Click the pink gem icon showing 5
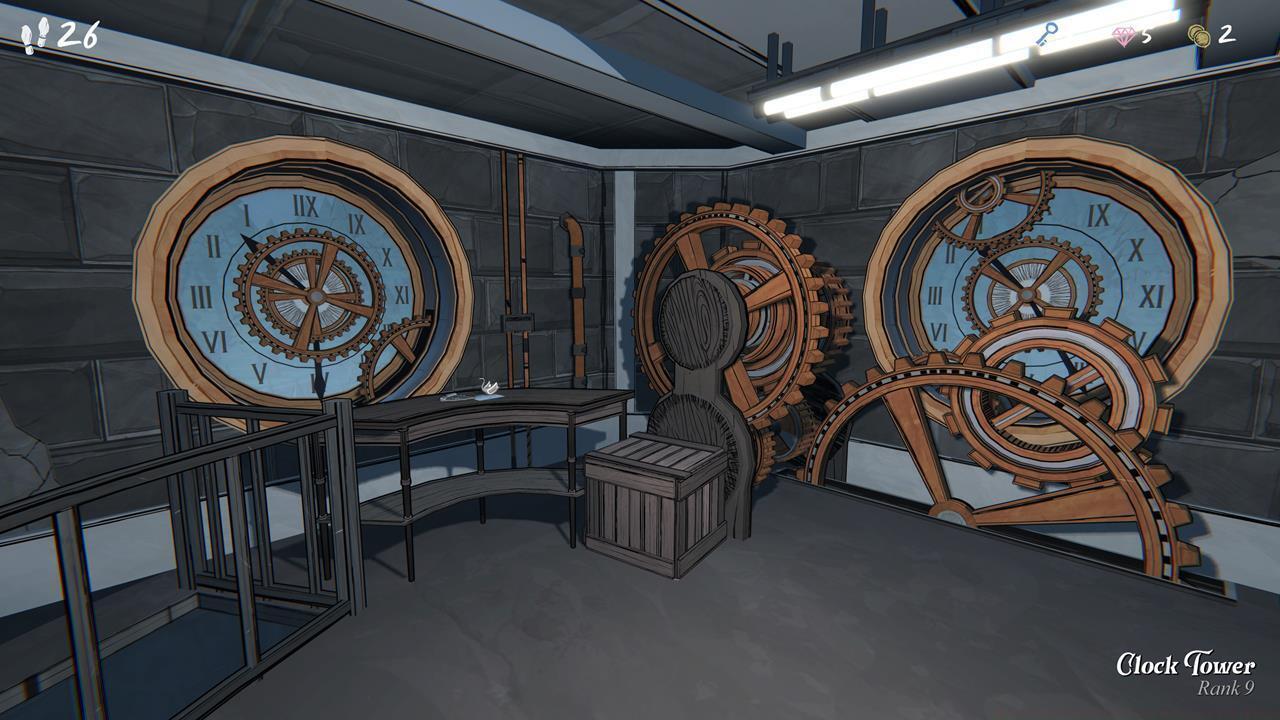The width and height of the screenshot is (1280, 720). pos(1124,33)
